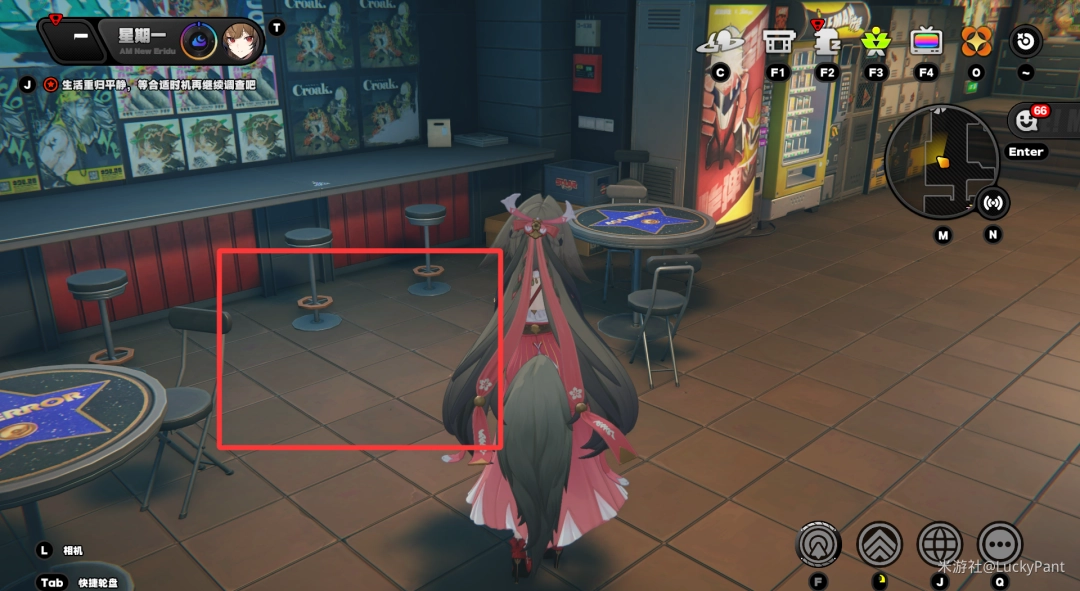Activate the circular rewind arrow button
Screen dimensions: 1080x591
tap(1025, 42)
